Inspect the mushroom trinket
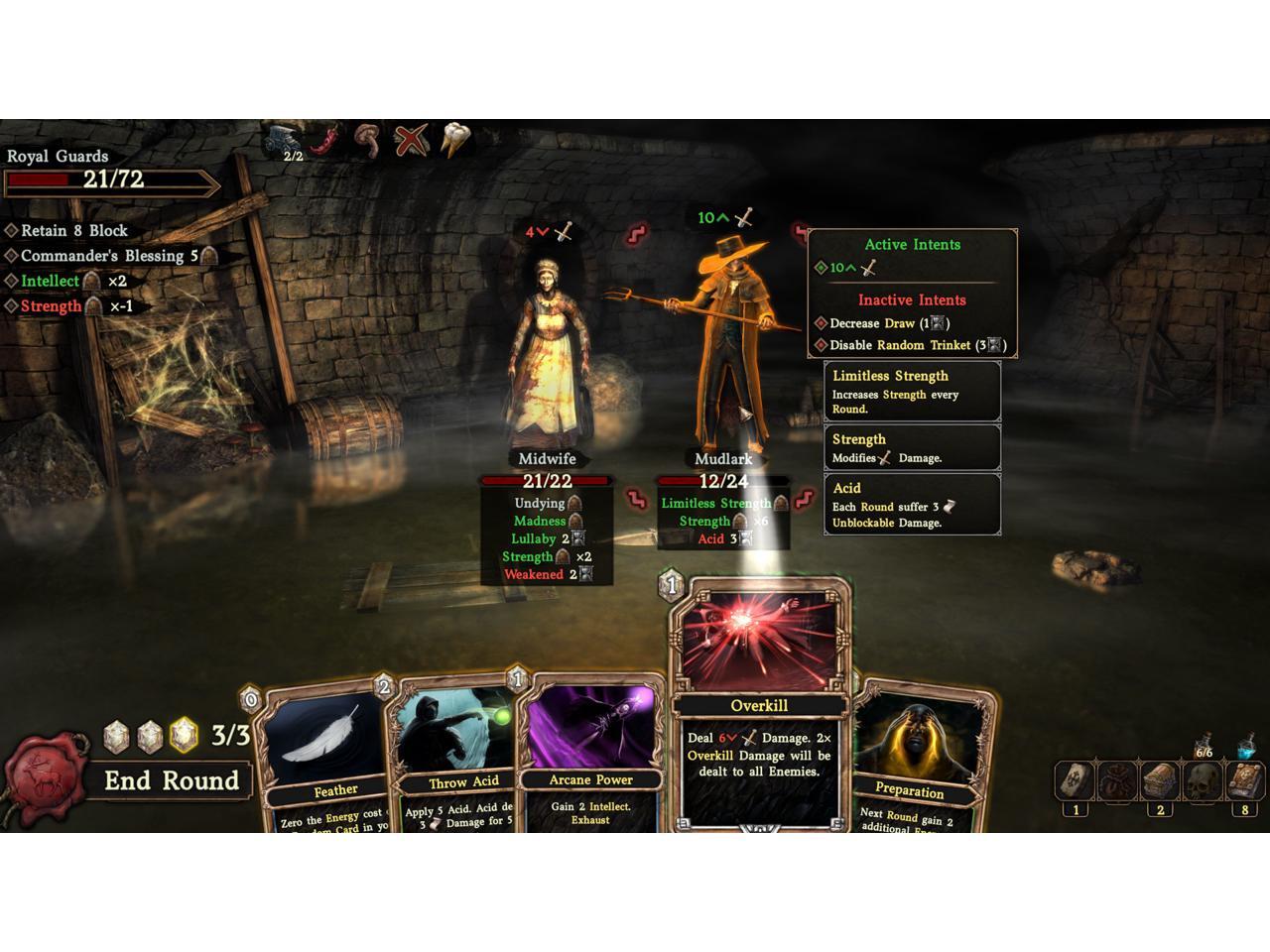Image resolution: width=1270 pixels, height=952 pixels. [x=367, y=141]
